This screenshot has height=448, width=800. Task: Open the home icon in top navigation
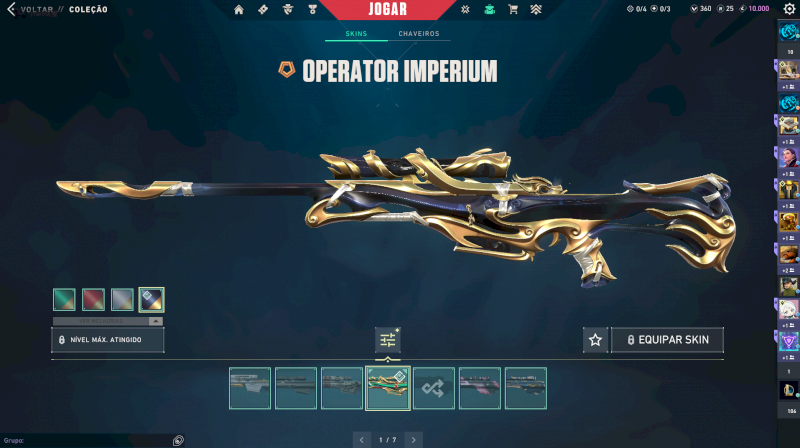click(239, 10)
